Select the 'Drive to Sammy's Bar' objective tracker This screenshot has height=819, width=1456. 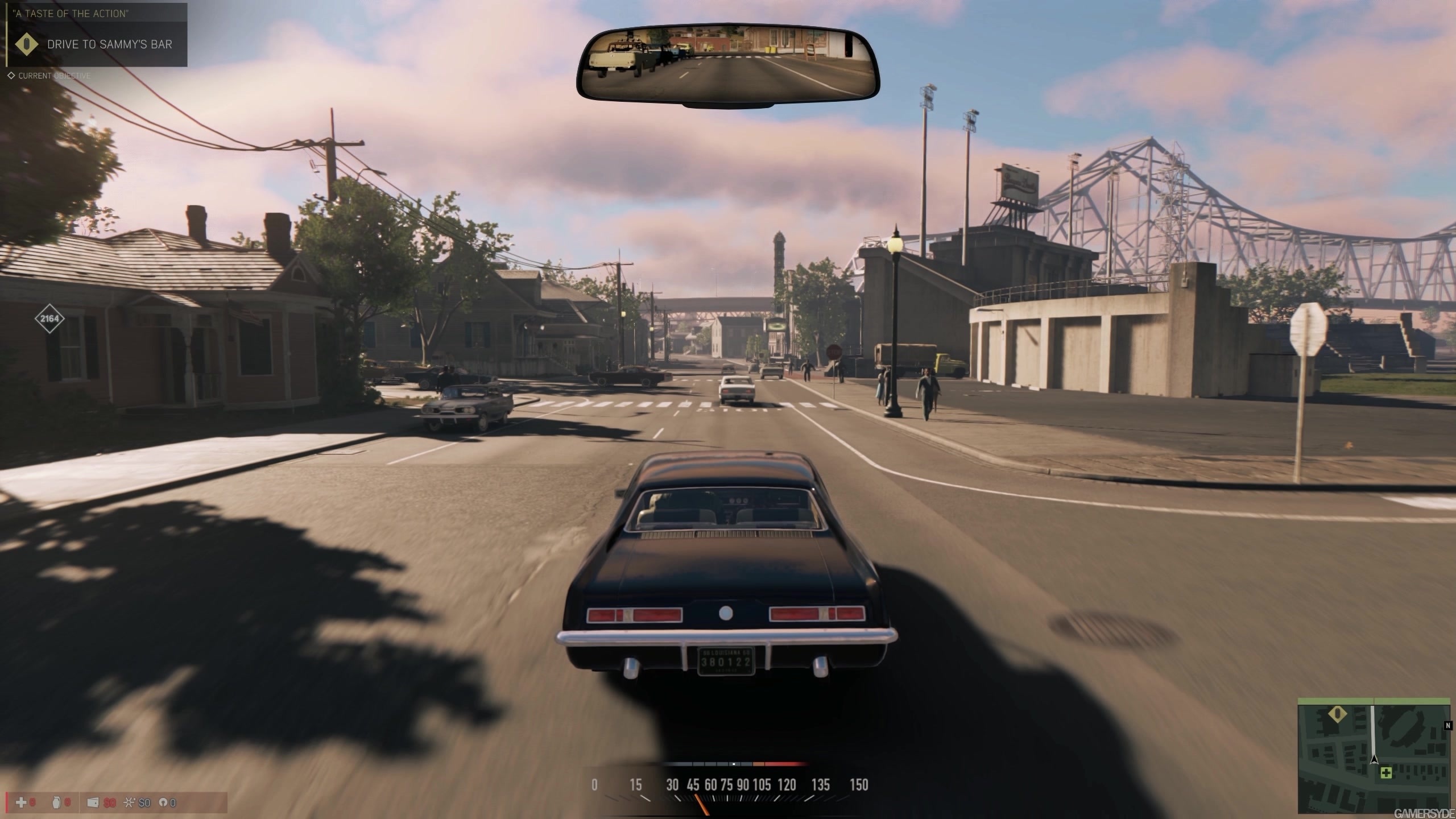click(x=97, y=44)
